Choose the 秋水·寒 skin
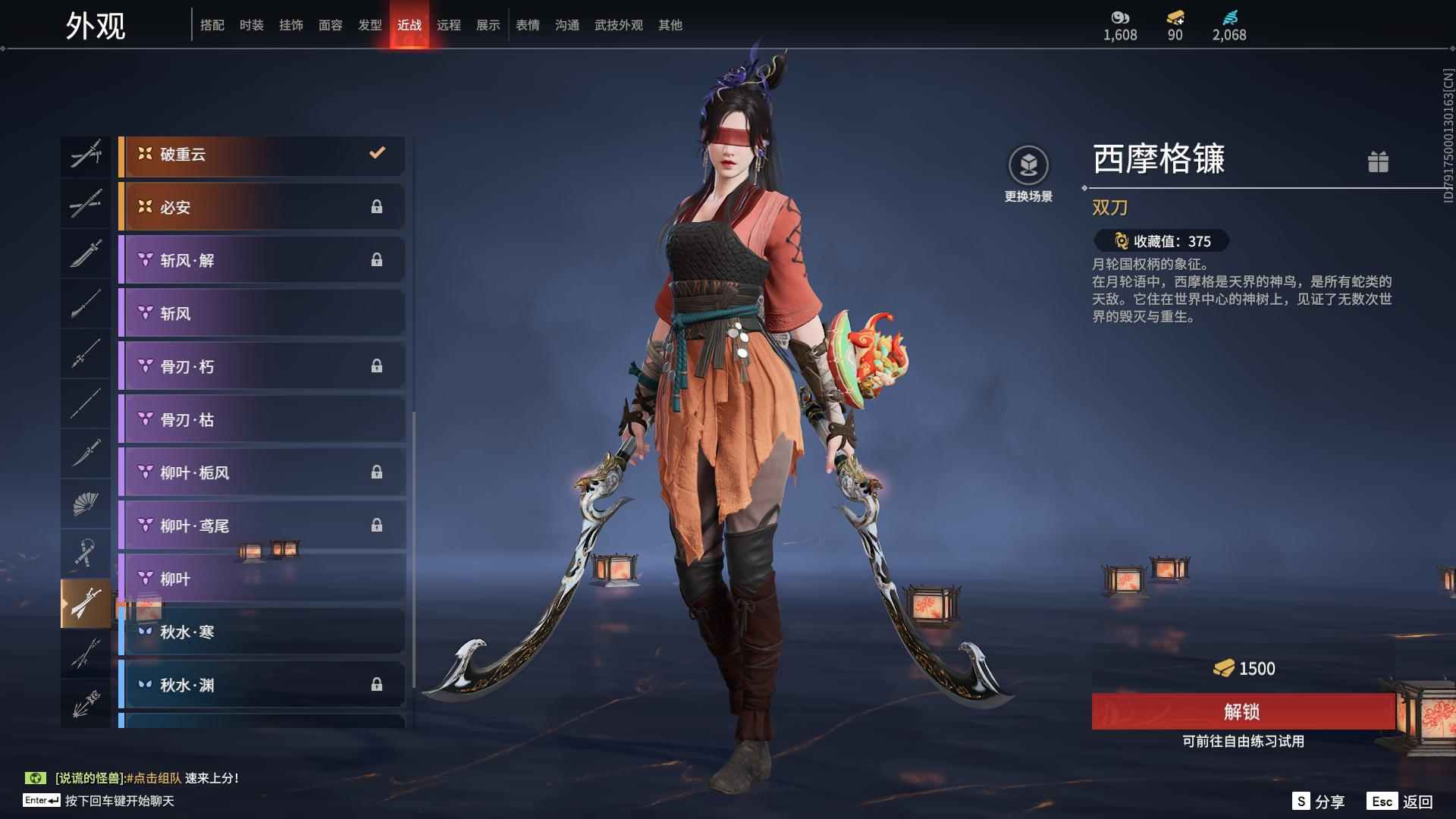This screenshot has width=1456, height=819. [x=262, y=632]
